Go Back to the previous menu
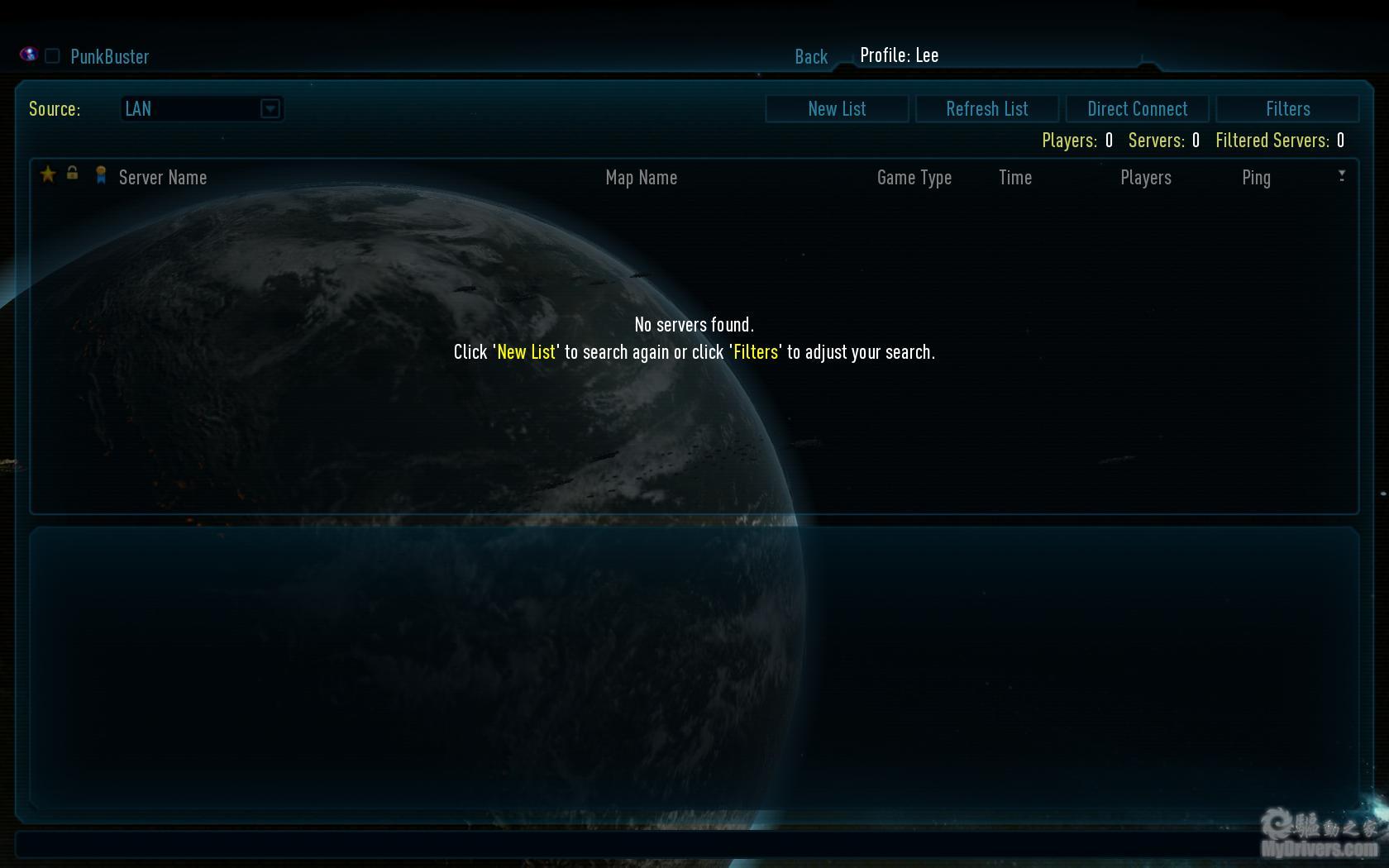This screenshot has width=1389, height=868. coord(811,56)
